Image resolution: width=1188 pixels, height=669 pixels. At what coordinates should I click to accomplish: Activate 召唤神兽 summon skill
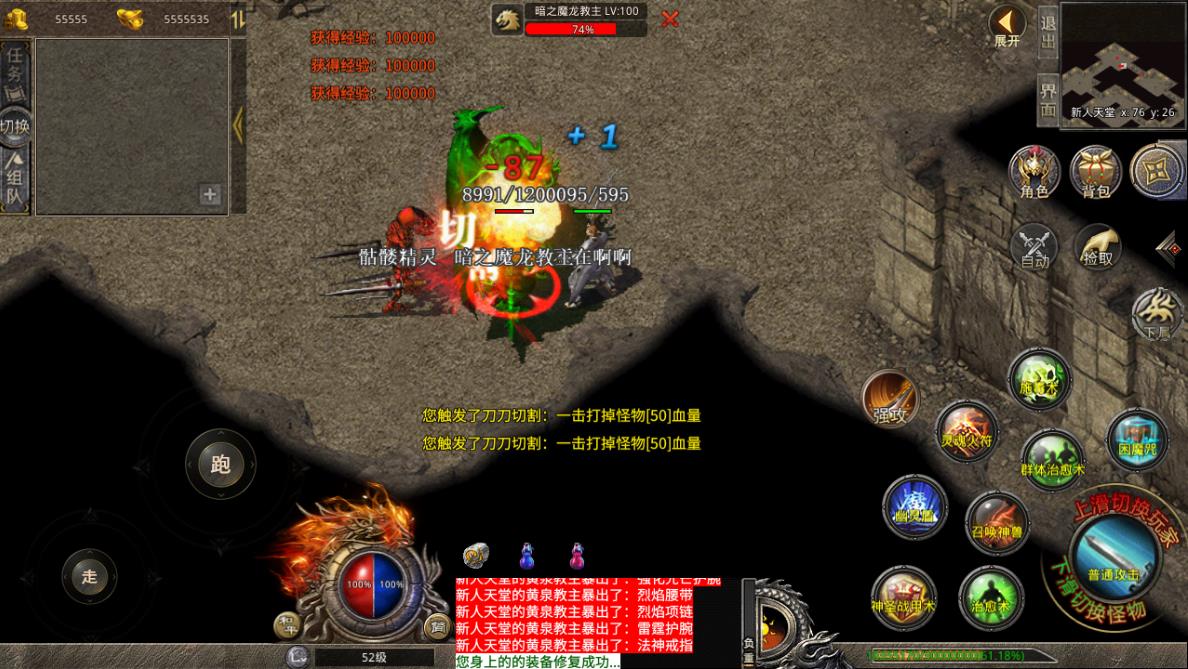996,521
